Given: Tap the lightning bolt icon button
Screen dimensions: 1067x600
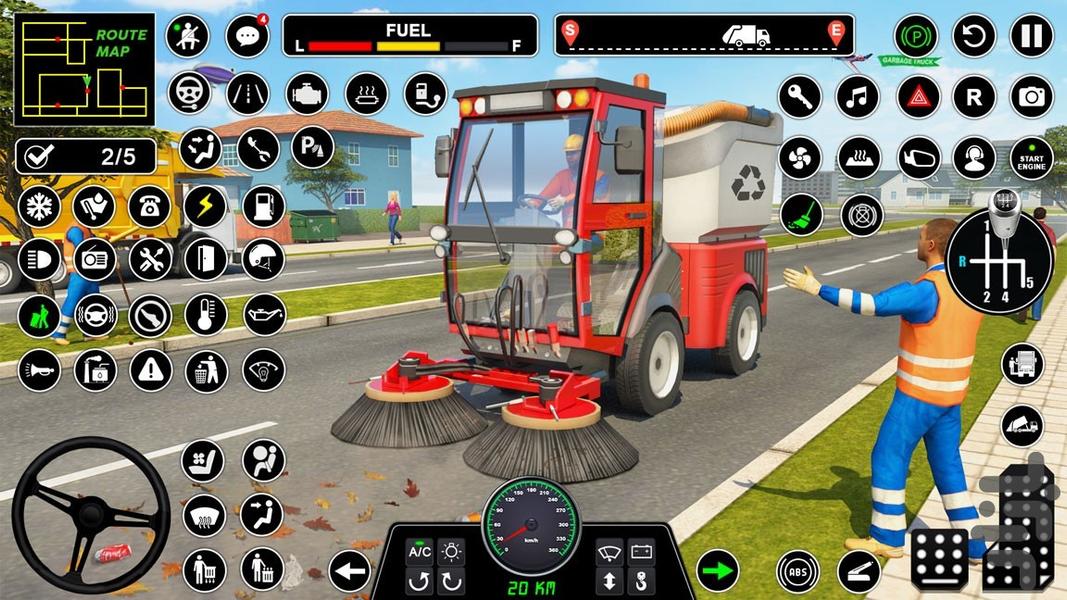Looking at the screenshot, I should tap(205, 206).
